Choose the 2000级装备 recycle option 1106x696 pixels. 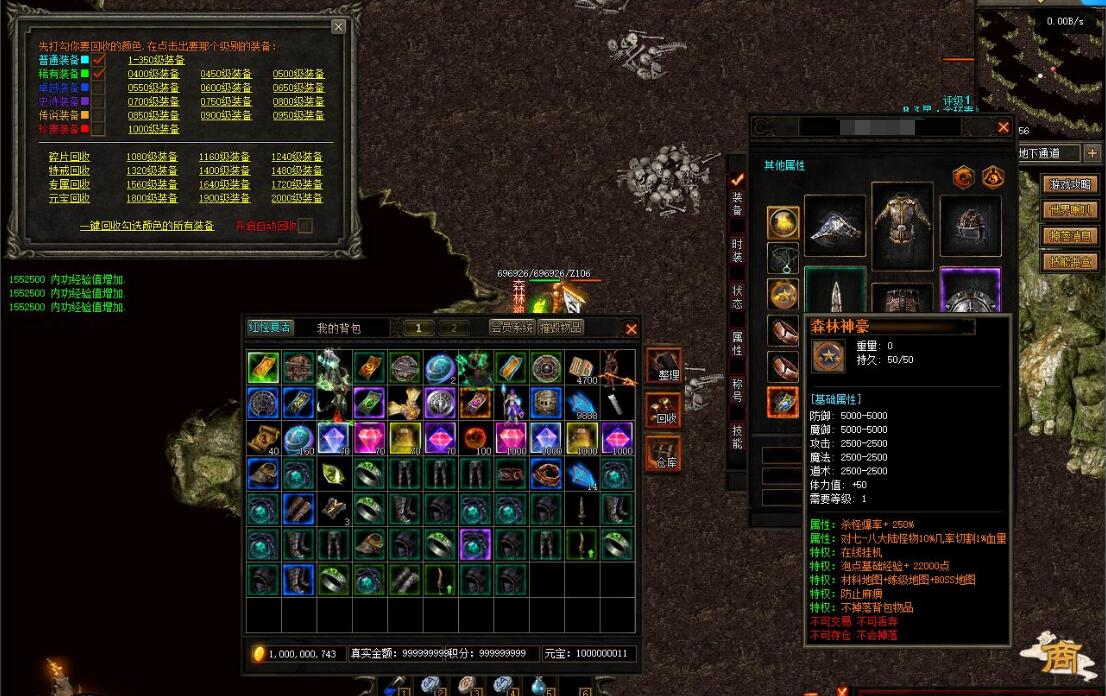tap(298, 198)
